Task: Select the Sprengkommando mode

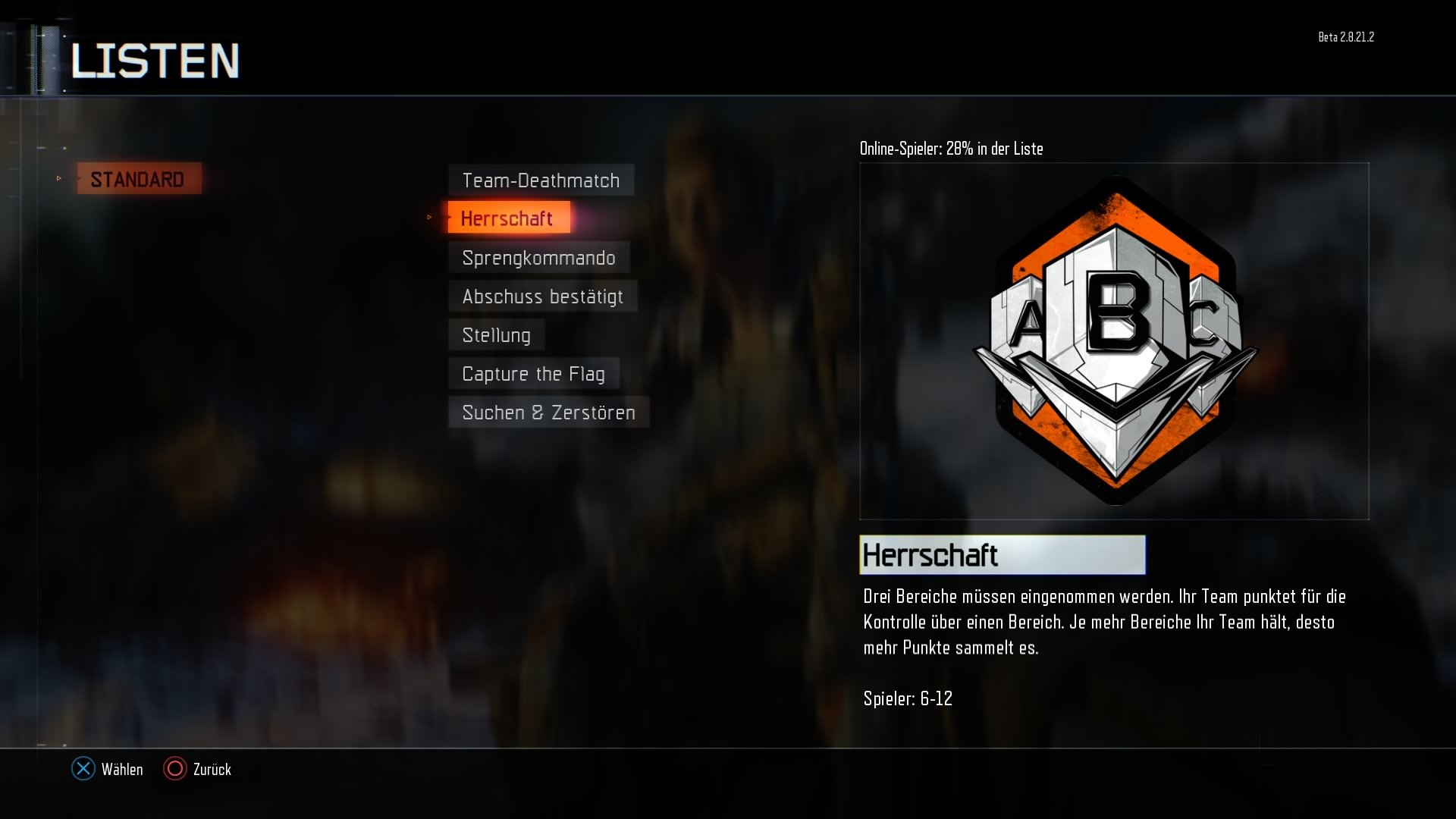Action: pyautogui.click(x=539, y=258)
